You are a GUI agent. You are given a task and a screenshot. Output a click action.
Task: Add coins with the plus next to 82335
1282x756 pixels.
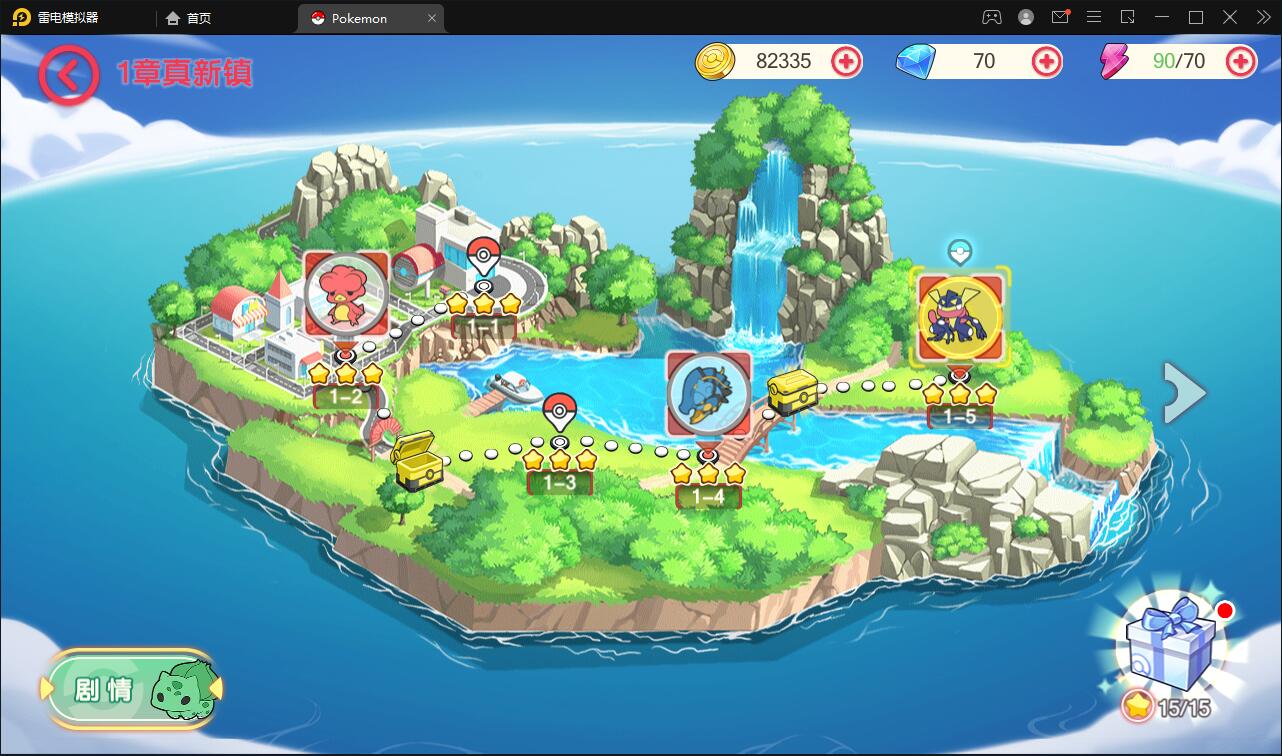coord(846,61)
